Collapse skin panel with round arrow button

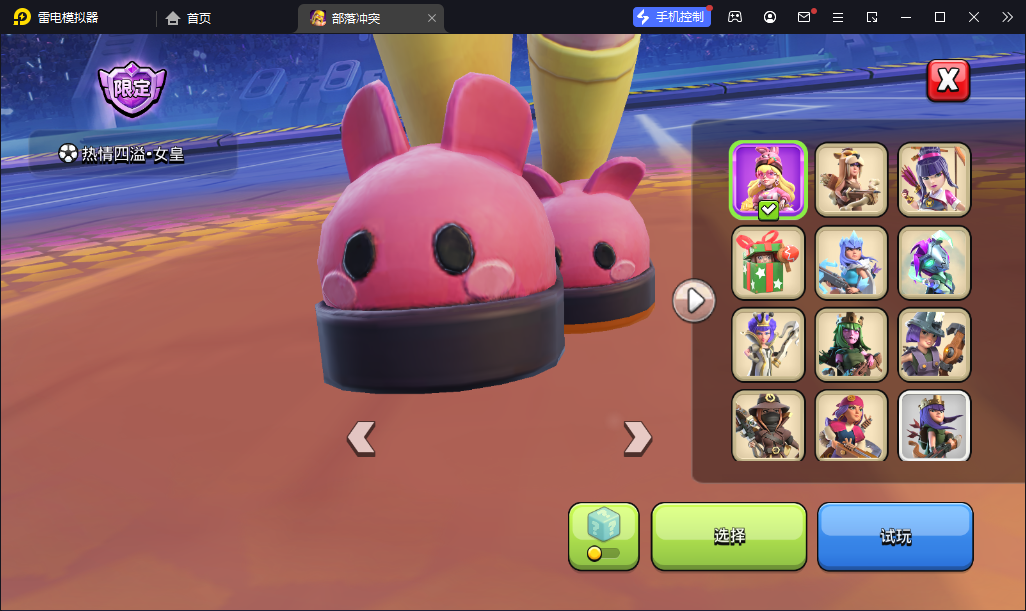pyautogui.click(x=694, y=300)
